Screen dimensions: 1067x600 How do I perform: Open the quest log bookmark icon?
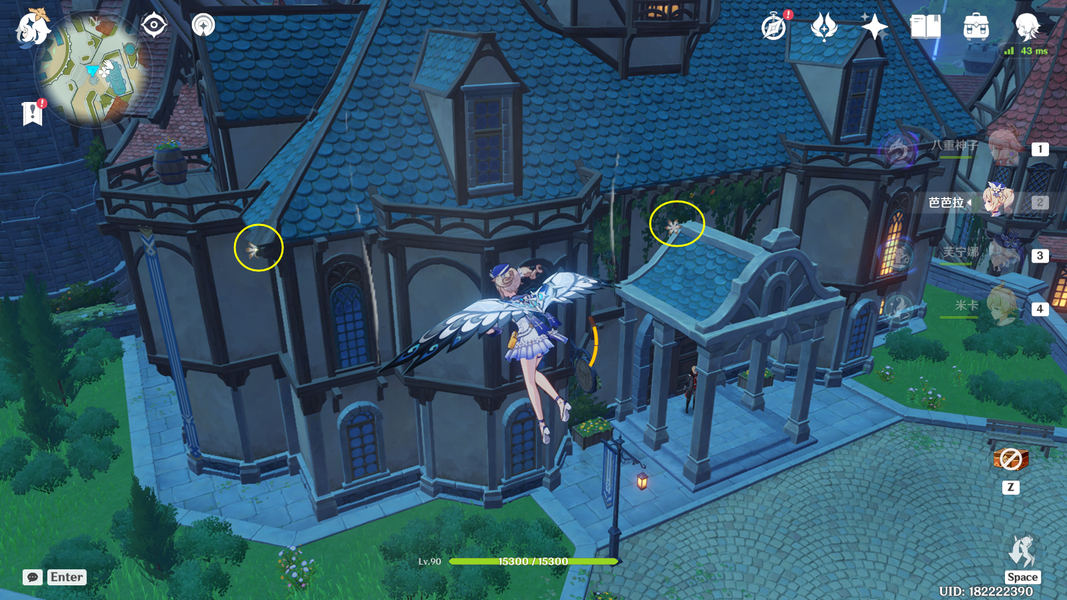pos(32,113)
